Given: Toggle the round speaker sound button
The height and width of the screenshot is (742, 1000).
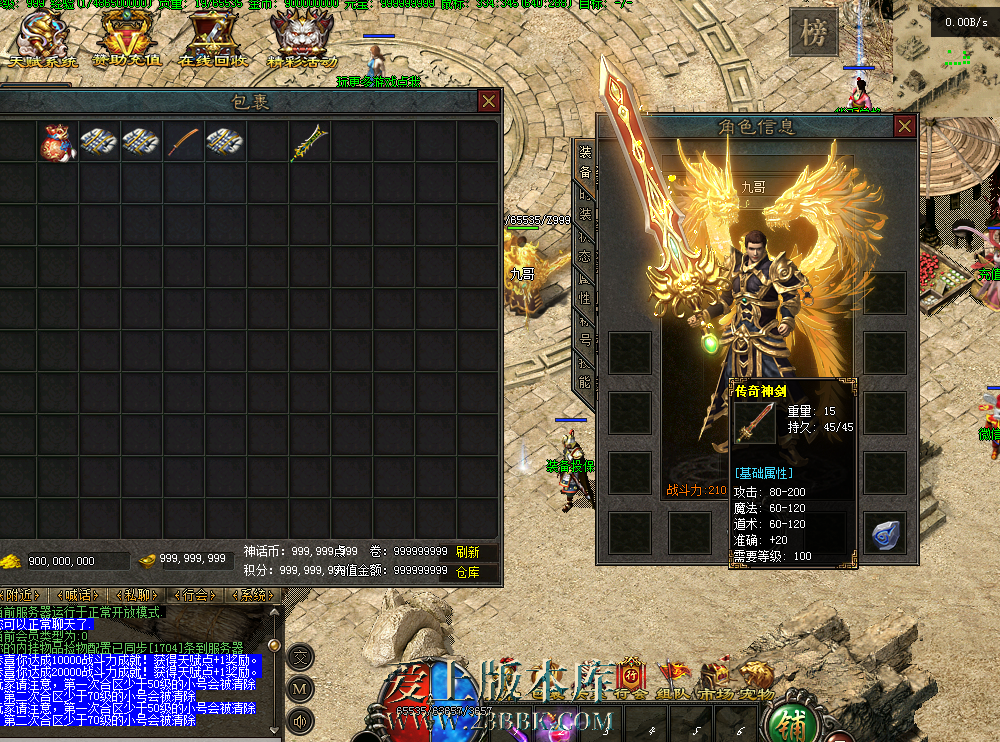Looking at the screenshot, I should (300, 719).
